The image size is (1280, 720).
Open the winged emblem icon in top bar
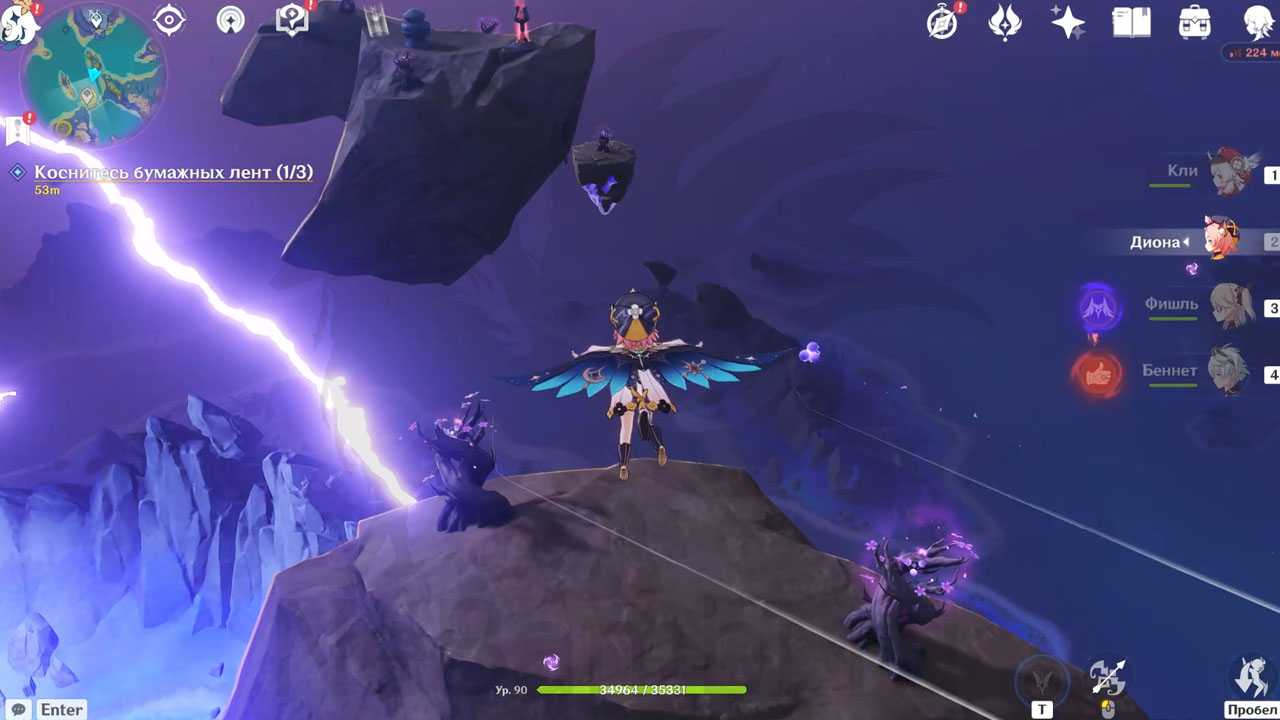coord(1005,22)
